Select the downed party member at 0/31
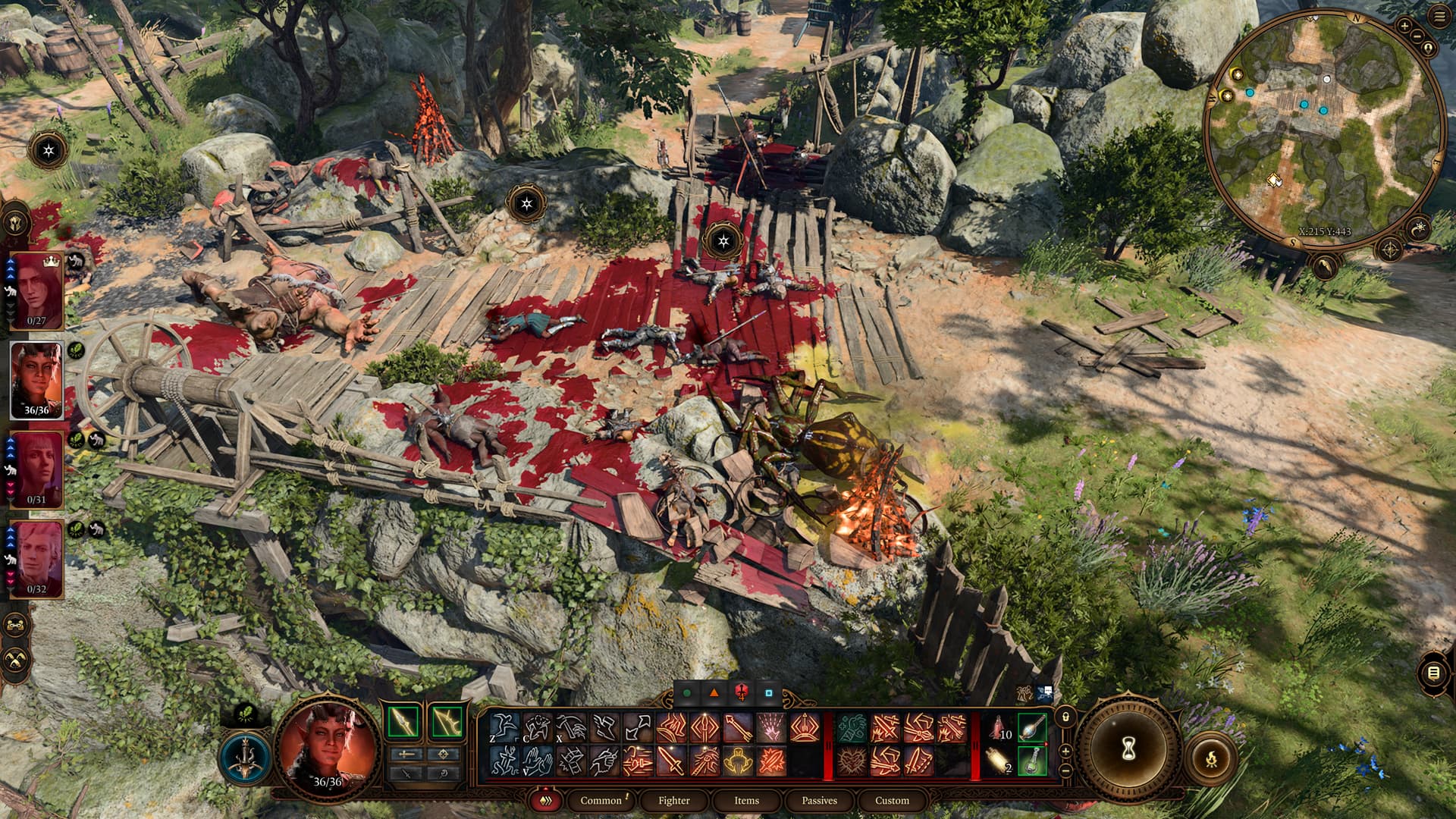Viewport: 1456px width, 819px height. 36,470
